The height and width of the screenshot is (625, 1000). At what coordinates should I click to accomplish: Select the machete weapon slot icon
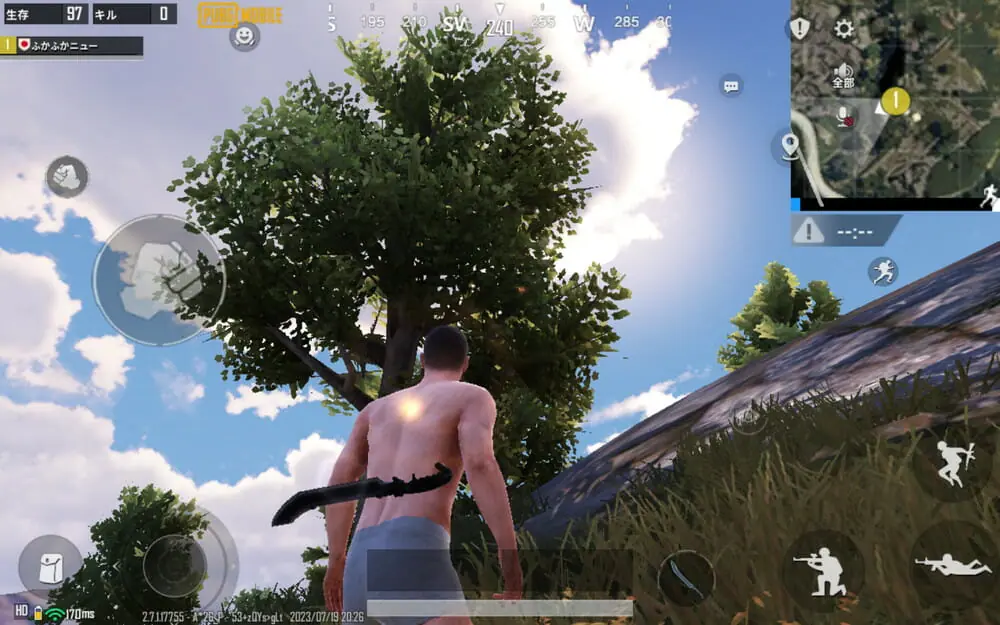(x=686, y=577)
